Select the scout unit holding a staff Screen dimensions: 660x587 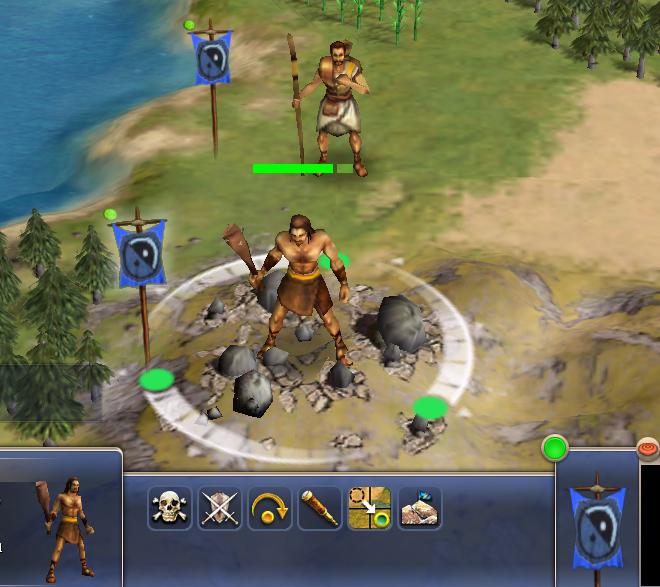point(335,105)
